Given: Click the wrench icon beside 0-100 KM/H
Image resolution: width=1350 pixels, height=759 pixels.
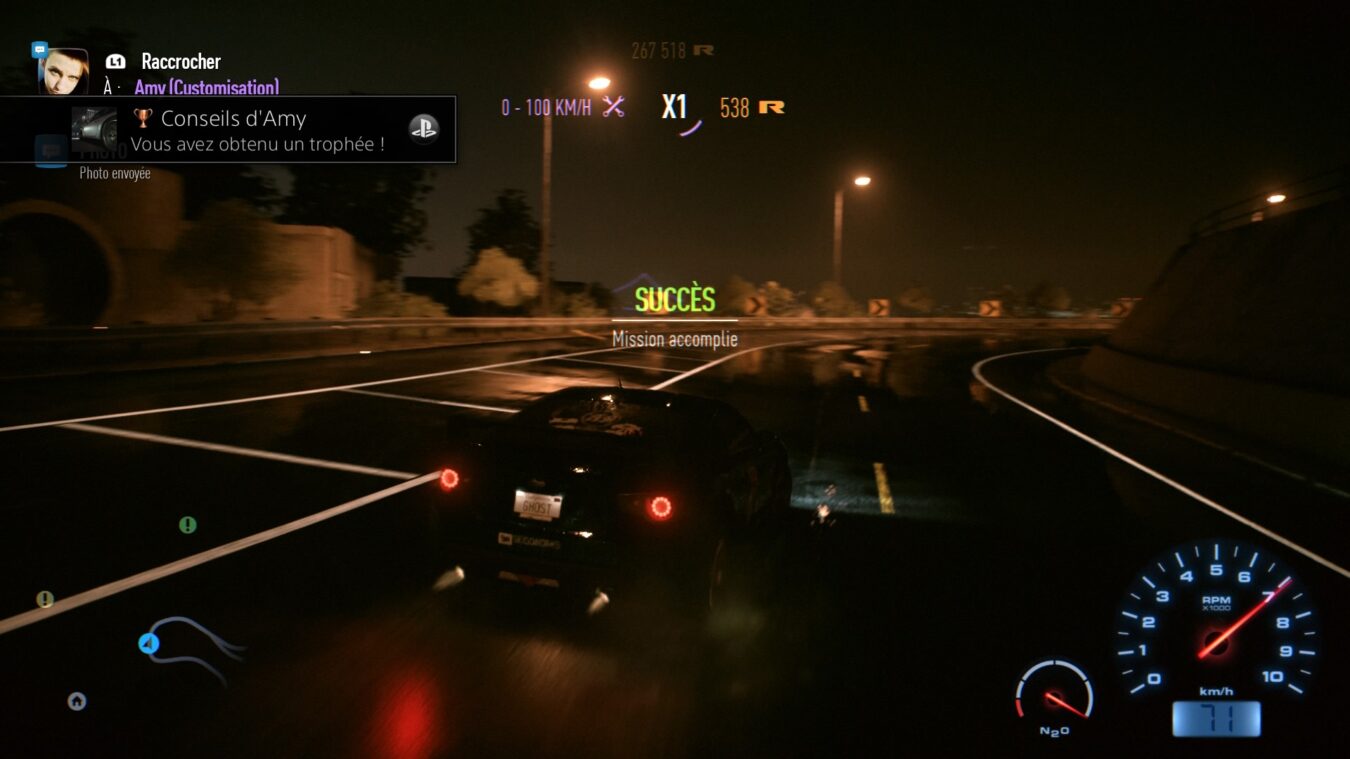Looking at the screenshot, I should tap(613, 107).
